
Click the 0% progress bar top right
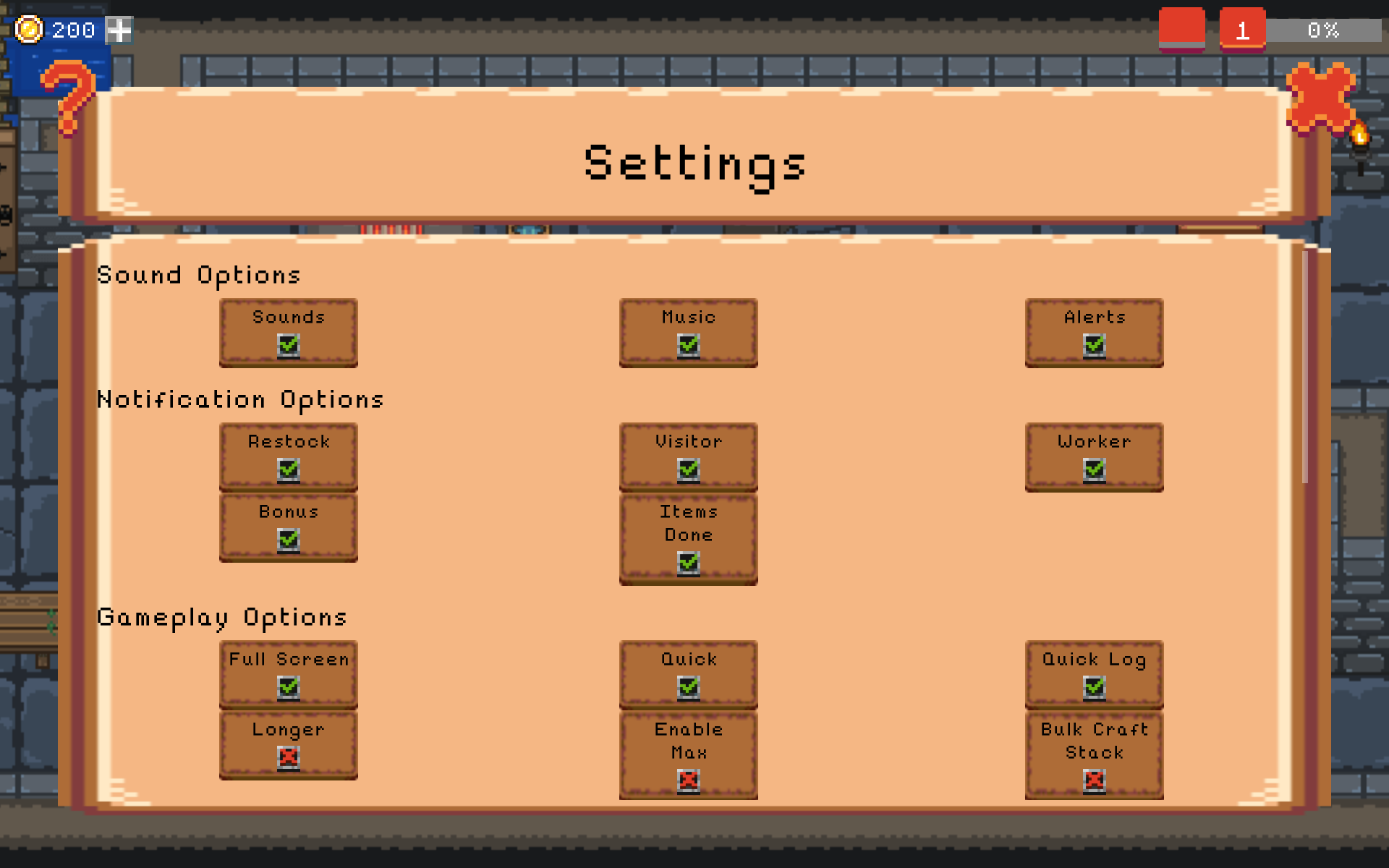tap(1326, 30)
